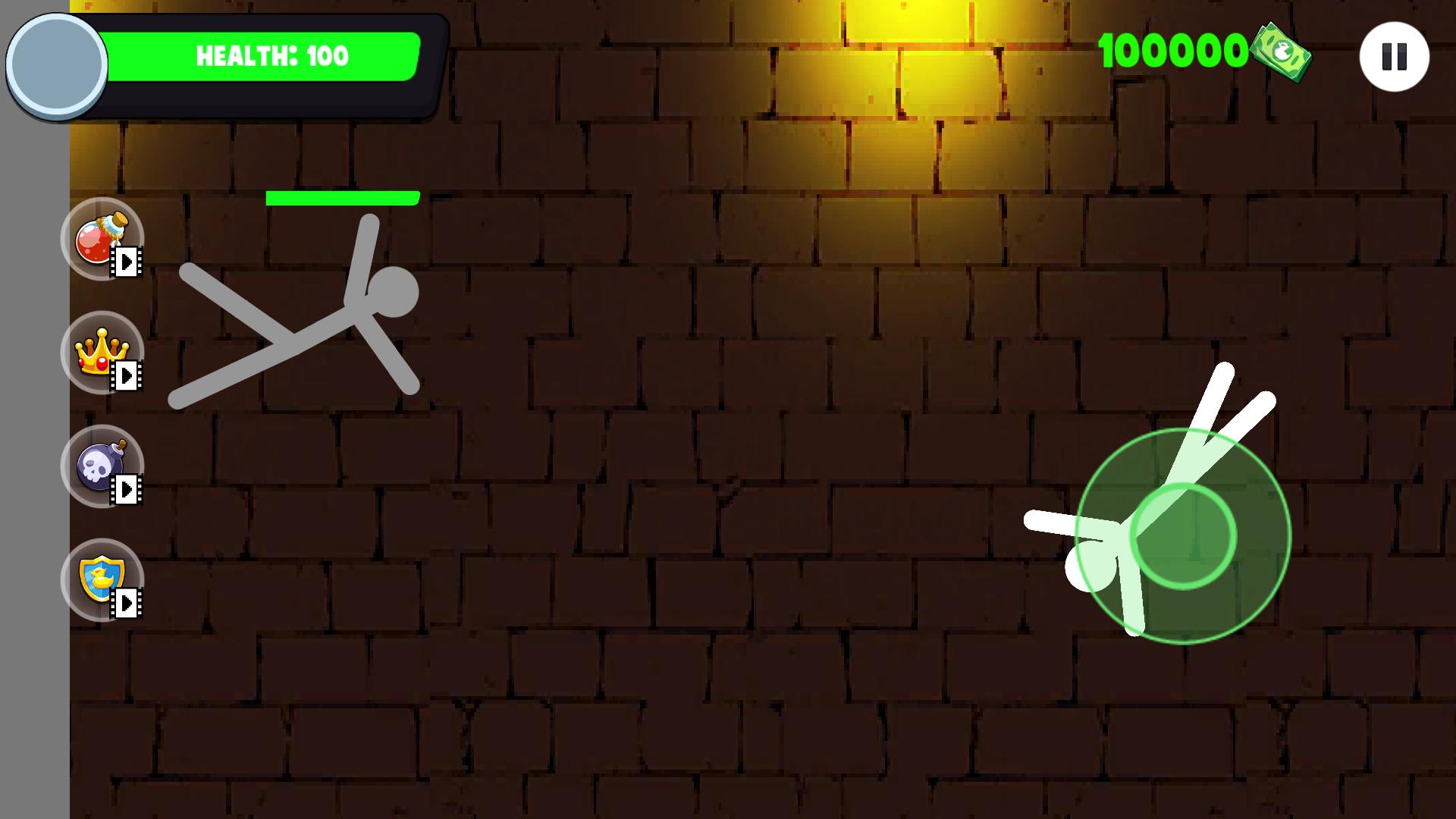Select the health potion power-up

click(x=99, y=238)
